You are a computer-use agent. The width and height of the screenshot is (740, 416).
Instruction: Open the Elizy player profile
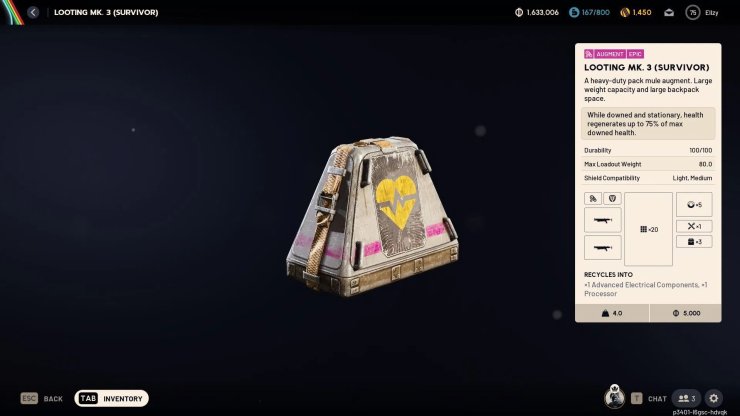pos(701,12)
